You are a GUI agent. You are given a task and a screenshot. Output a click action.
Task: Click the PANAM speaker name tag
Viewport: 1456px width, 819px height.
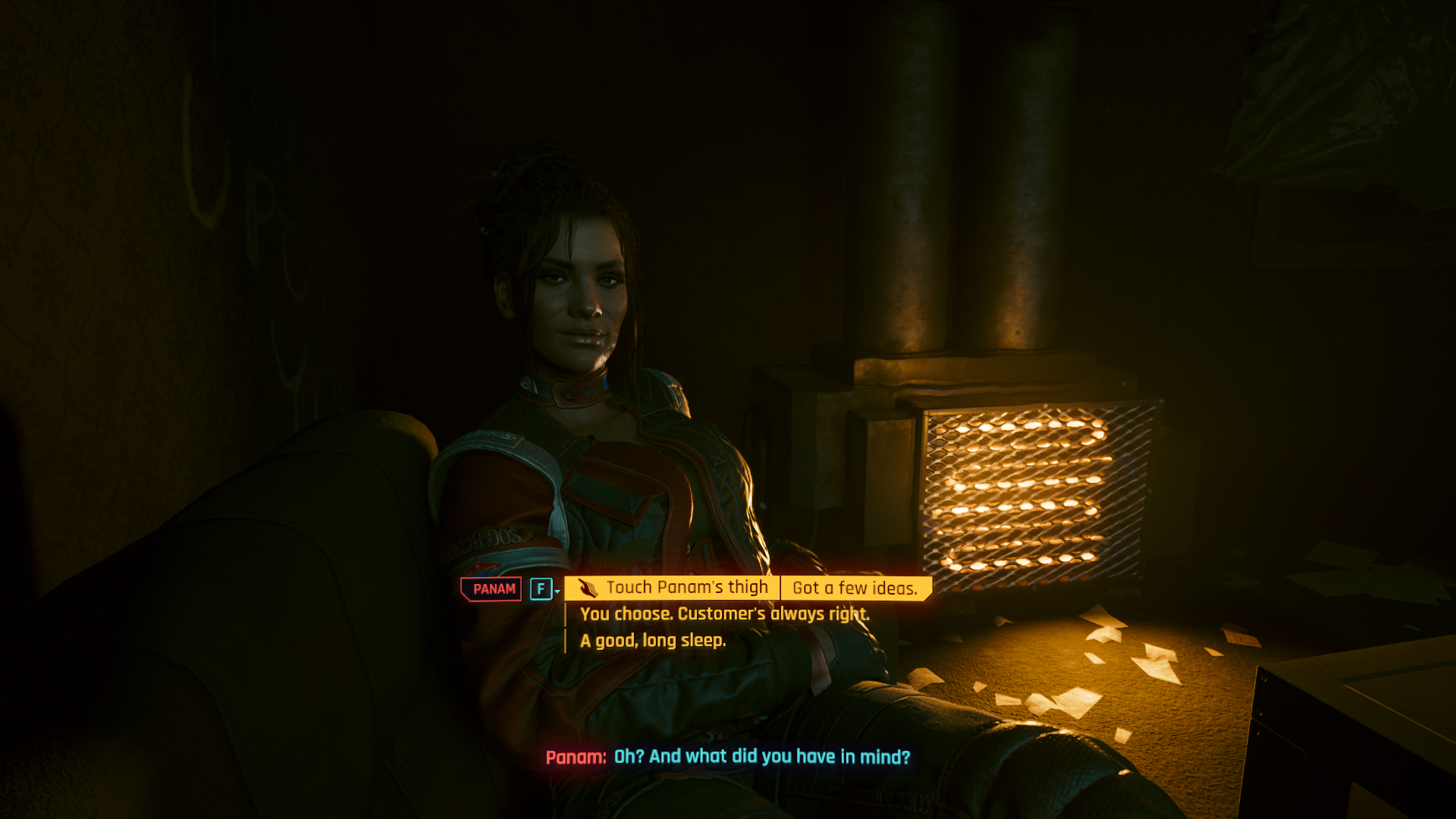coord(491,588)
